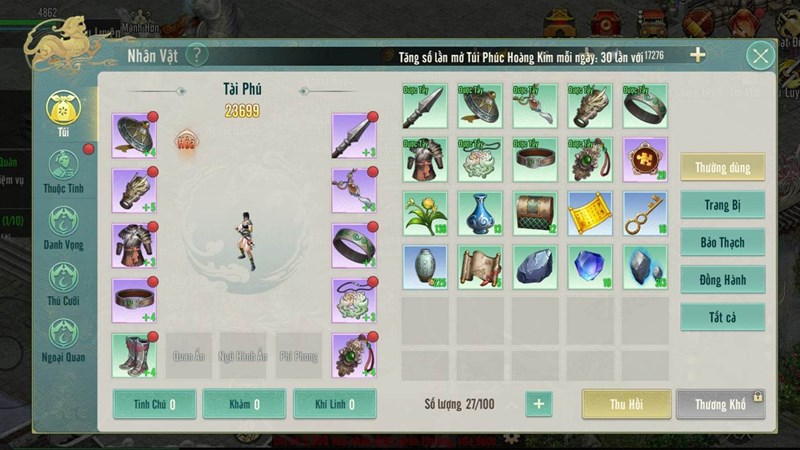Show the Ngoại Quan tab

(x=63, y=338)
